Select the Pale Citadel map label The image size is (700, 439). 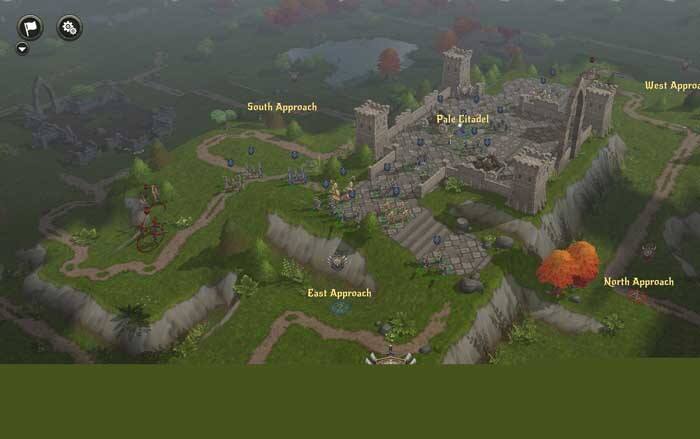[x=462, y=119]
